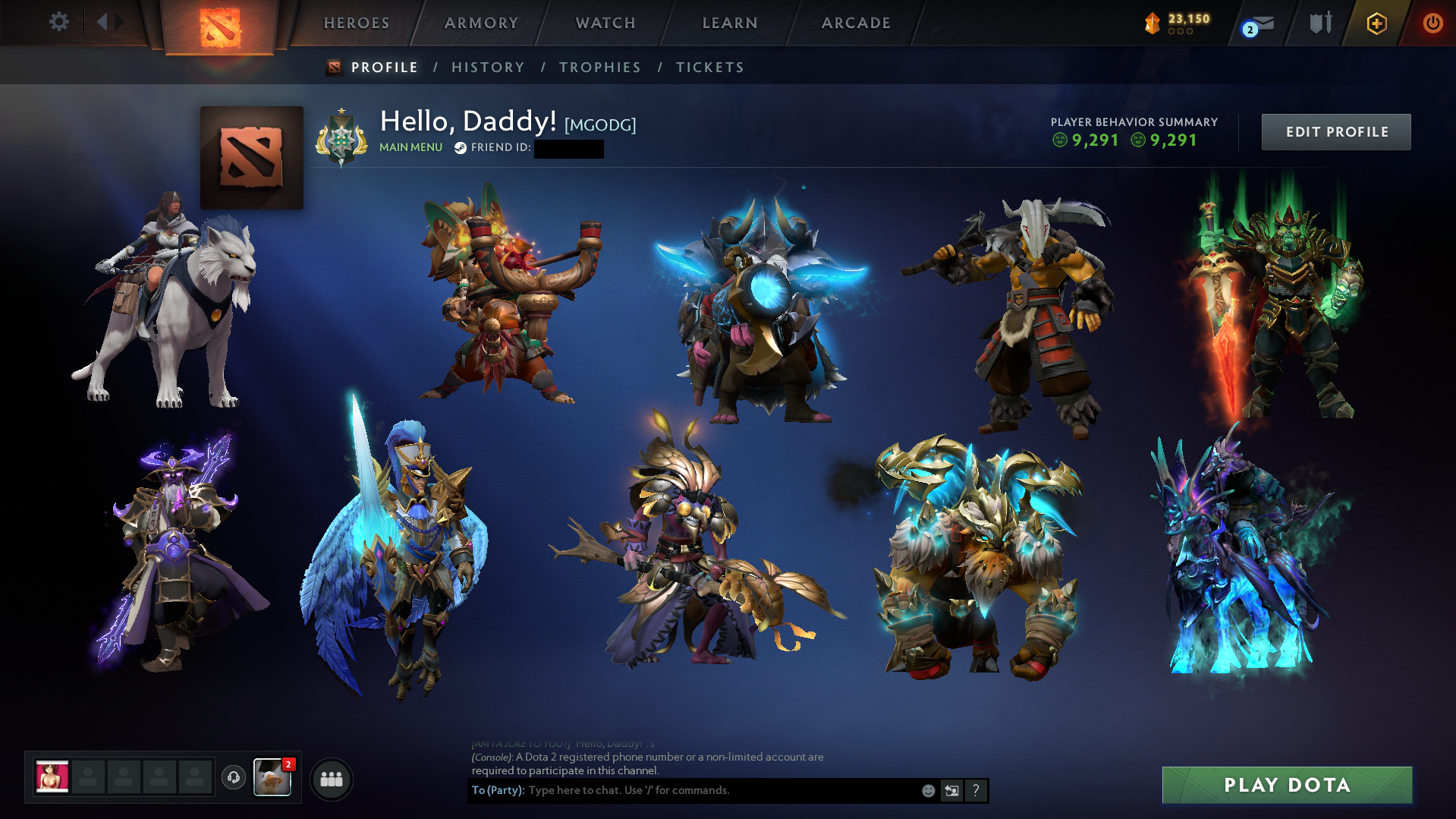Image resolution: width=1456 pixels, height=819 pixels.
Task: Open chat help with the question mark icon
Action: pyautogui.click(x=976, y=790)
